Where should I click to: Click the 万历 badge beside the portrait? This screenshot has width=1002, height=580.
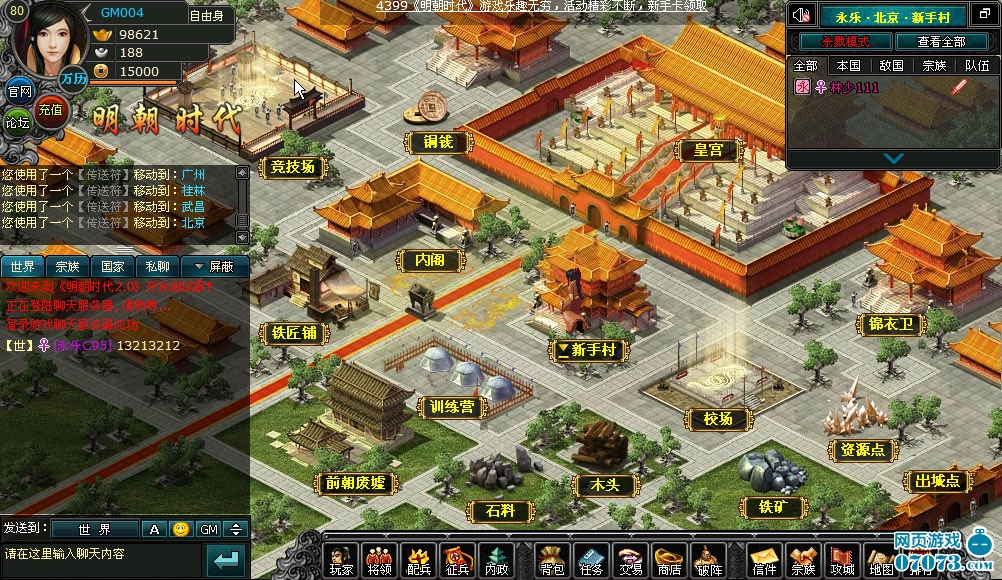[x=72, y=78]
